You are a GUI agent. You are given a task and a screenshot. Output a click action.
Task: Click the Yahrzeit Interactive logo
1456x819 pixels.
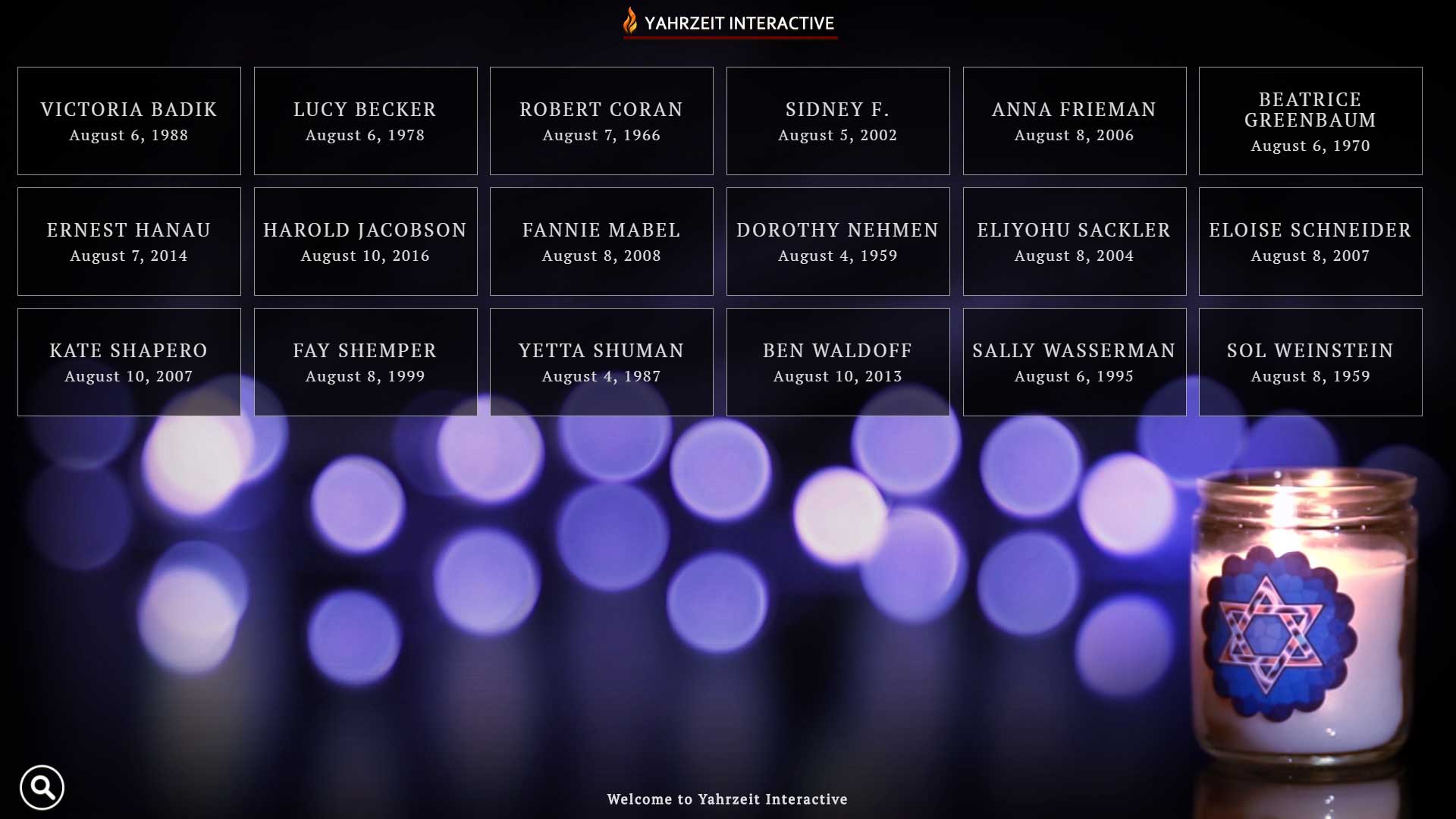(x=730, y=23)
